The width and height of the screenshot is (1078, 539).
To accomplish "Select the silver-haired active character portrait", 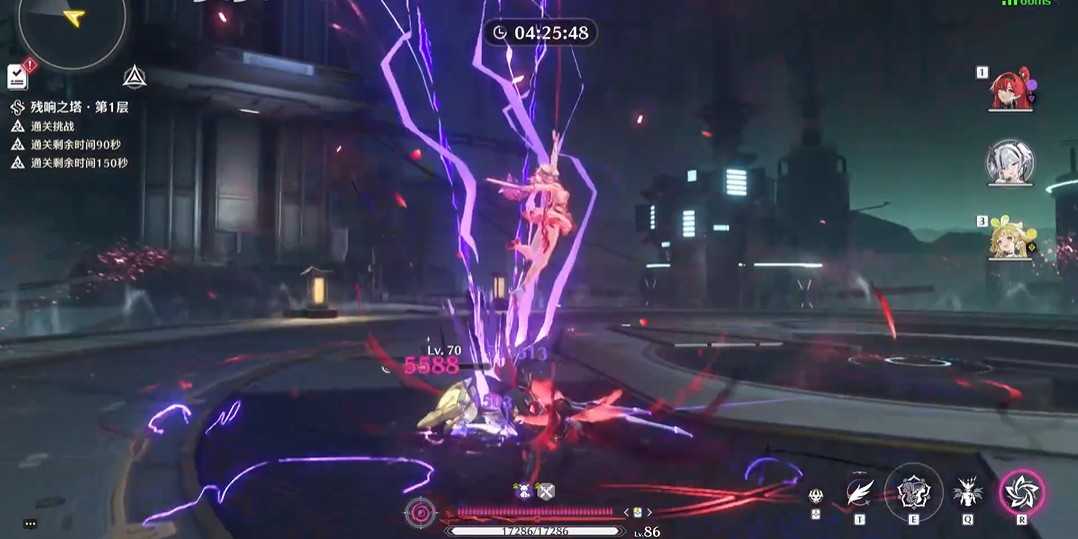I will tap(1009, 163).
